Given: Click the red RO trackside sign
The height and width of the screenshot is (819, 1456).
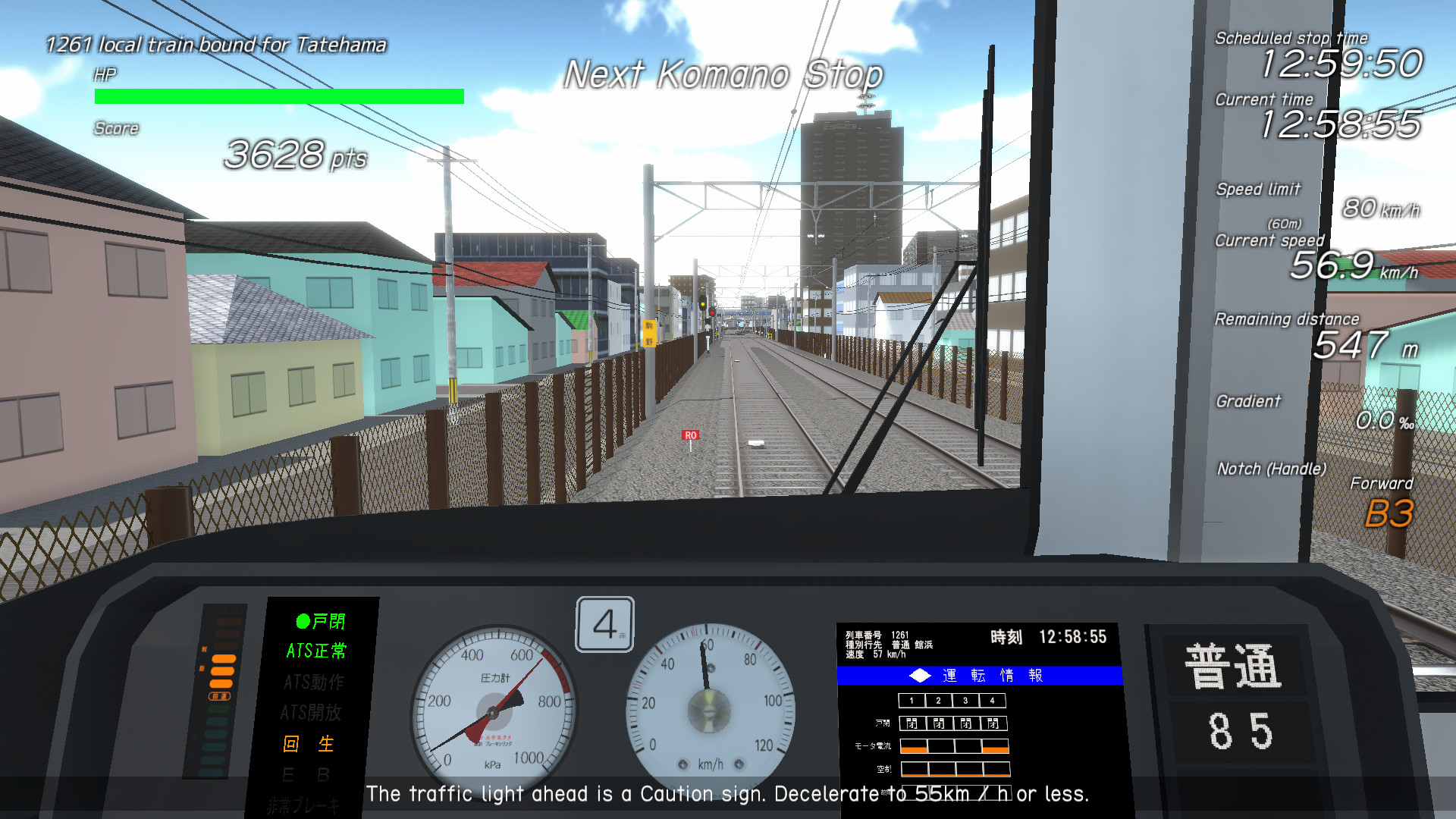Looking at the screenshot, I should (x=691, y=436).
